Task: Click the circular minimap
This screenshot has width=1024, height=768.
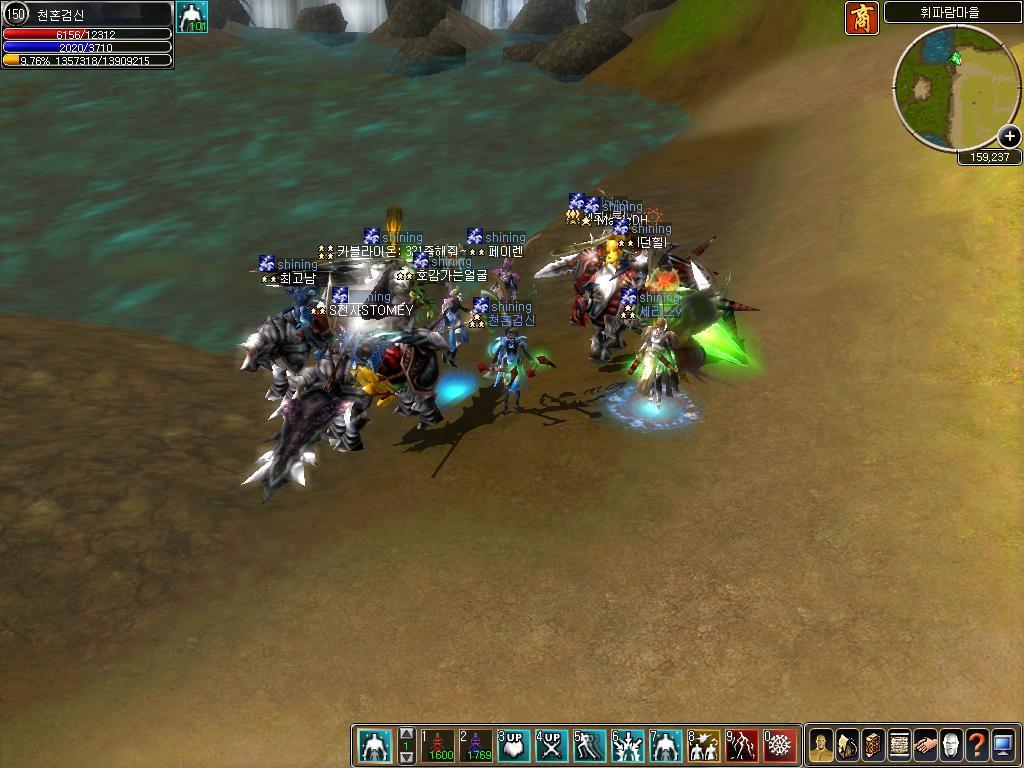Action: (x=950, y=86)
